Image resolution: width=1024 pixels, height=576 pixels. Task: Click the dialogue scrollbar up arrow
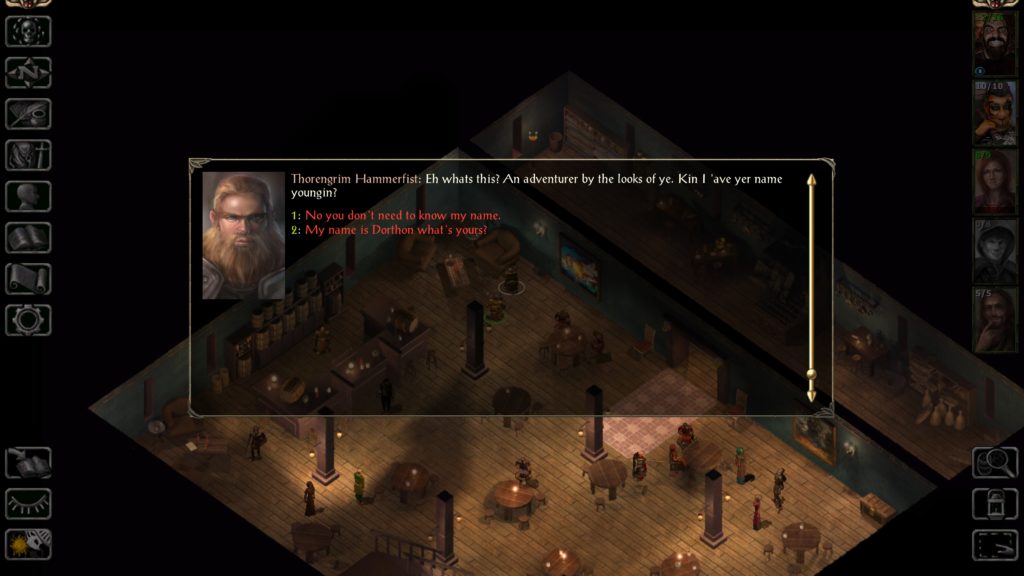(x=812, y=180)
